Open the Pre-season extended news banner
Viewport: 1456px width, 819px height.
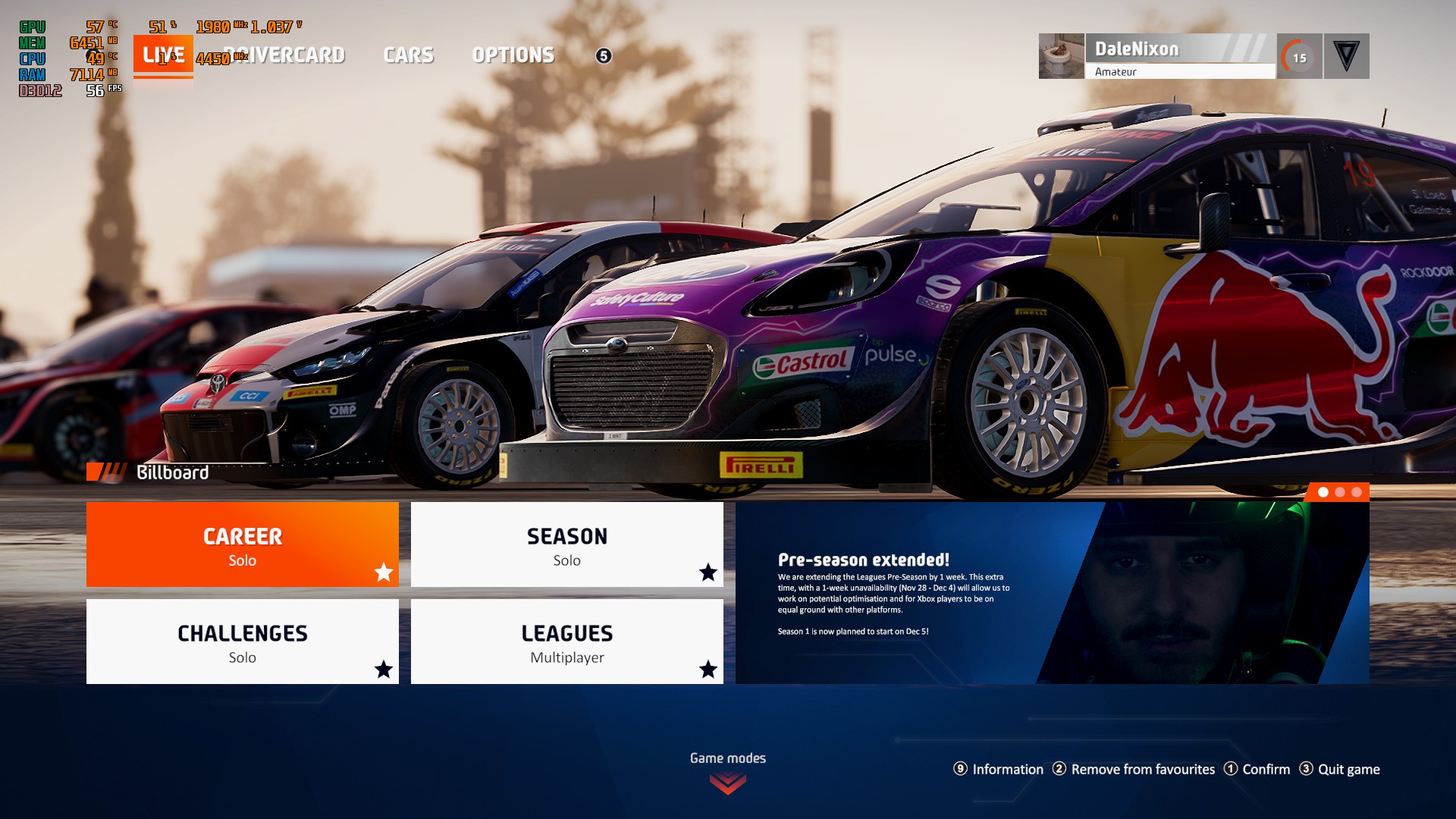pyautogui.click(x=1052, y=593)
